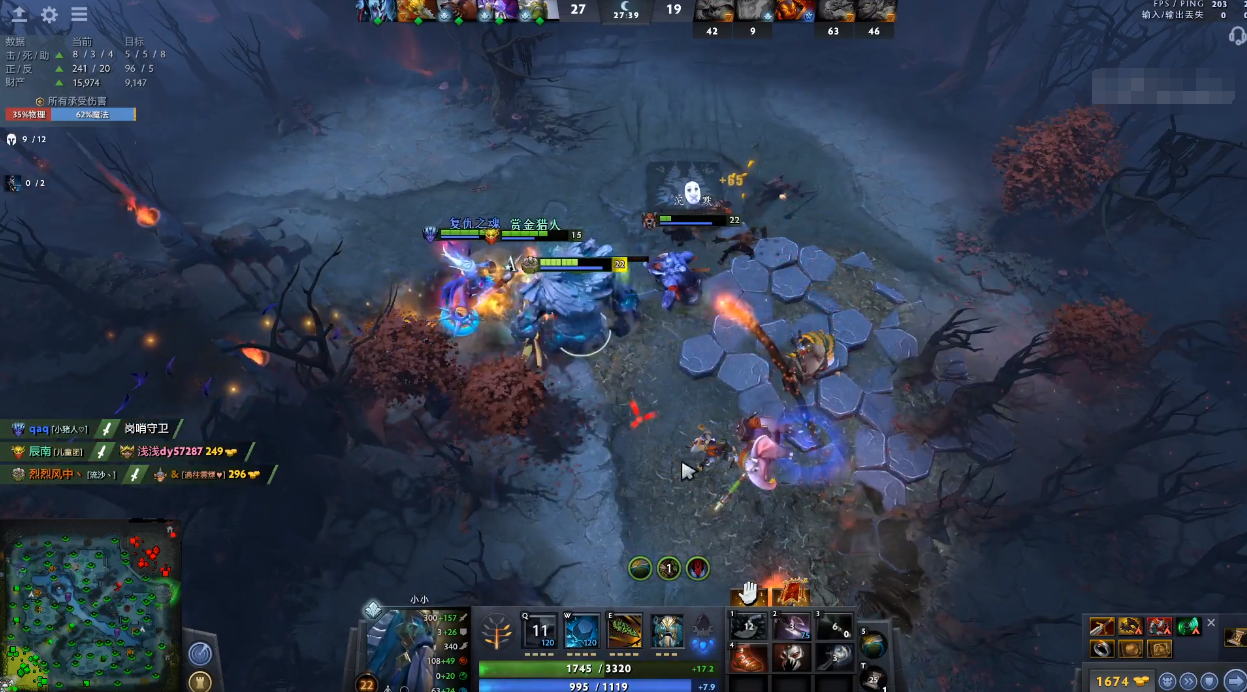Image resolution: width=1247 pixels, height=692 pixels.
Task: Purchase the ring item in quick-buy
Action: click(x=1102, y=648)
